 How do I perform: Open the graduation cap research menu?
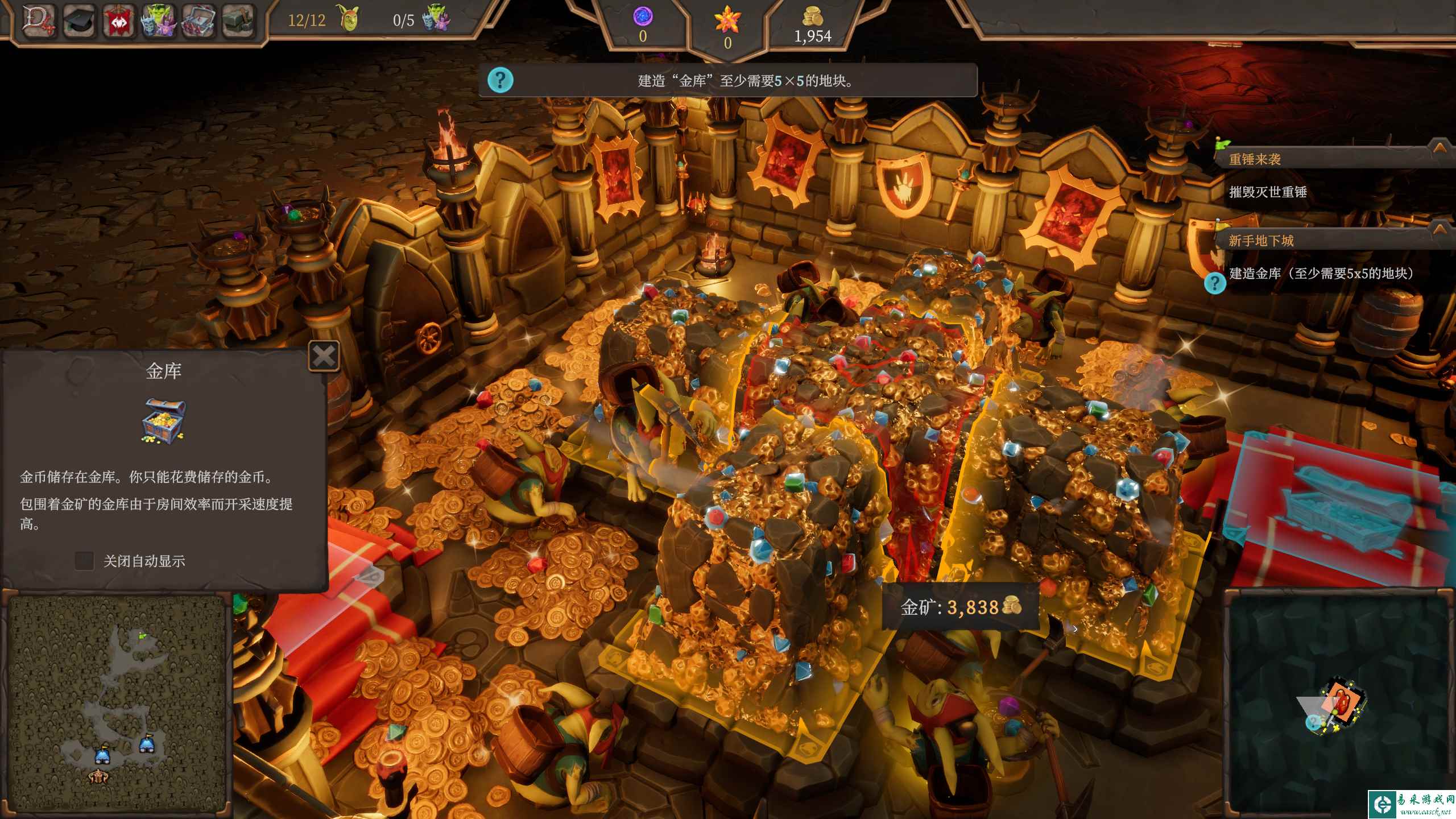pos(78,20)
